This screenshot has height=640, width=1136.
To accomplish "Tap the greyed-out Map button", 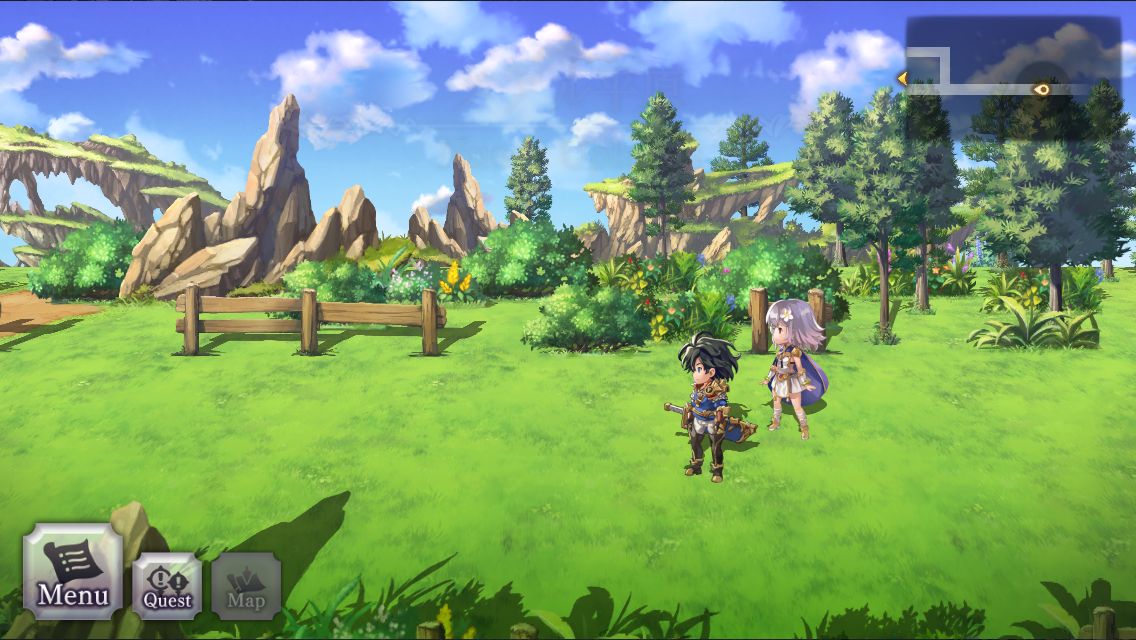I will 246,586.
